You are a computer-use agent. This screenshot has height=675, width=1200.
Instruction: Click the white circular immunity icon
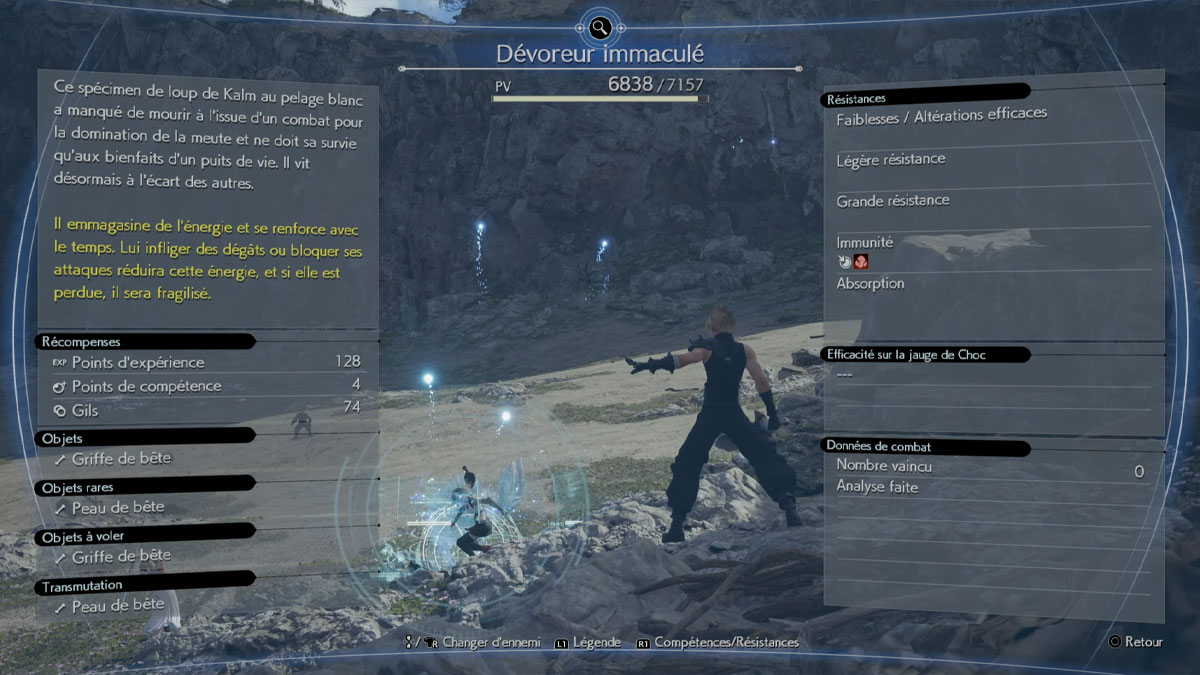(845, 262)
